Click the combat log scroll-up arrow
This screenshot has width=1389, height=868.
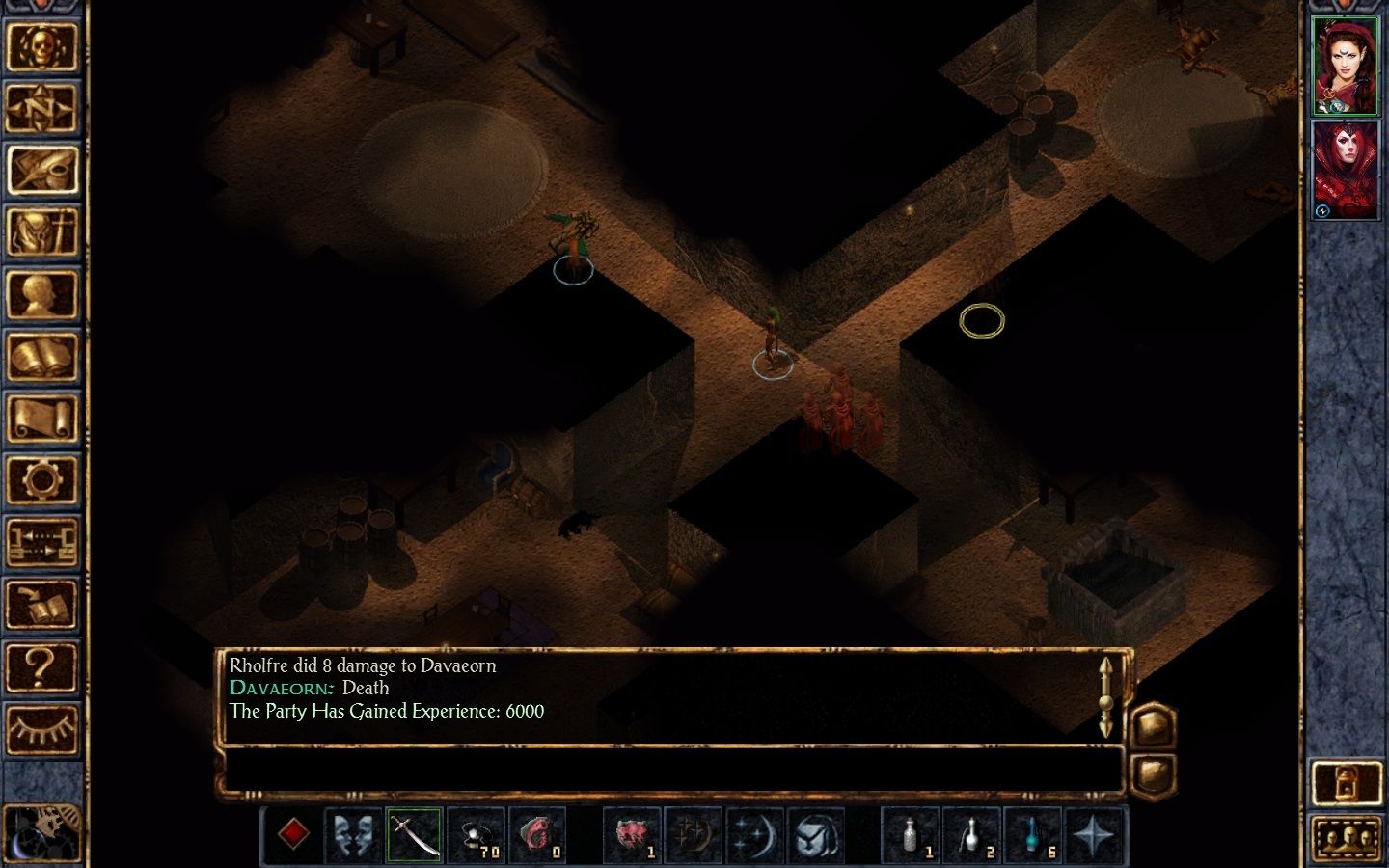coord(1105,665)
